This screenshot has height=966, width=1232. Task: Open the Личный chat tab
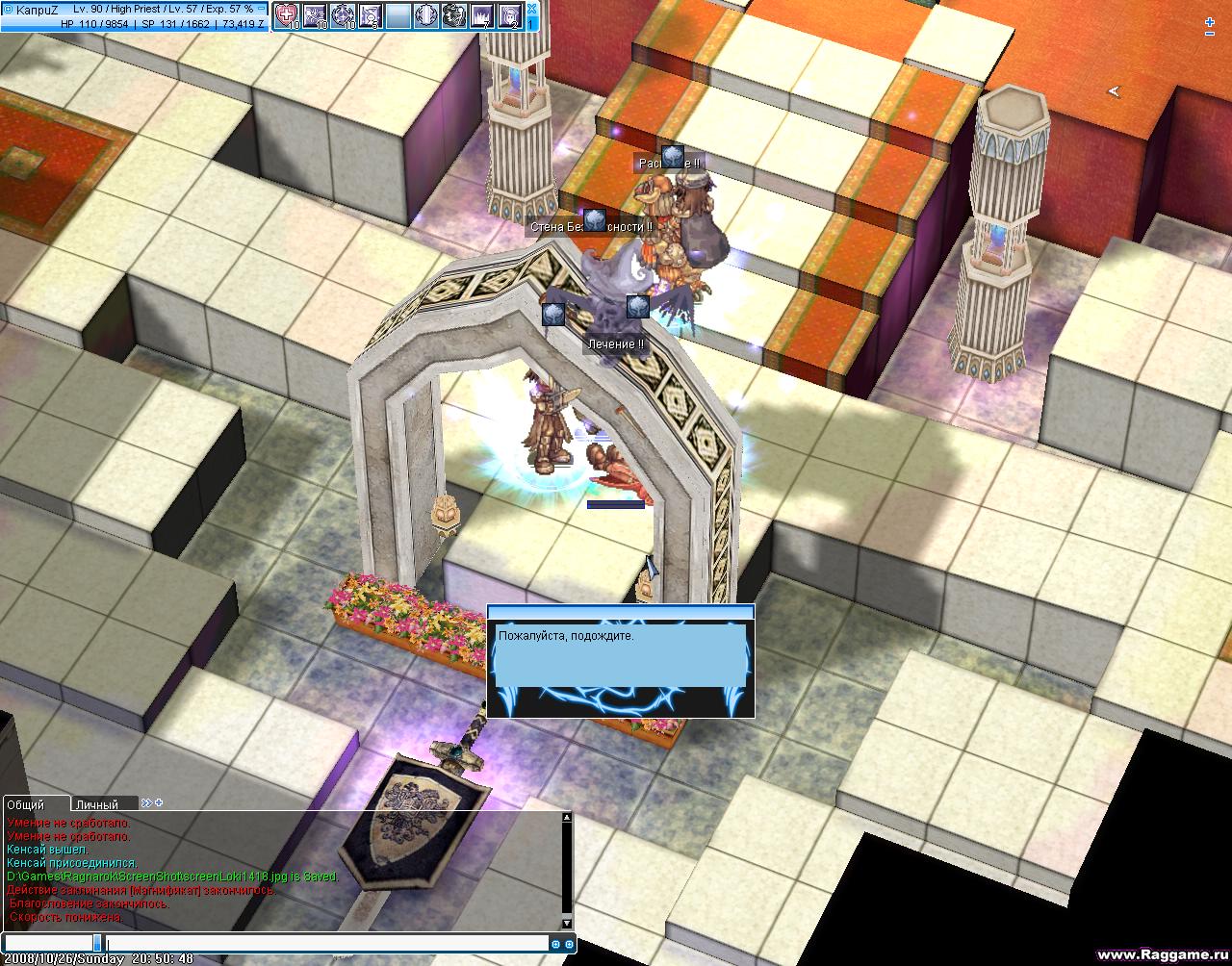pyautogui.click(x=98, y=804)
